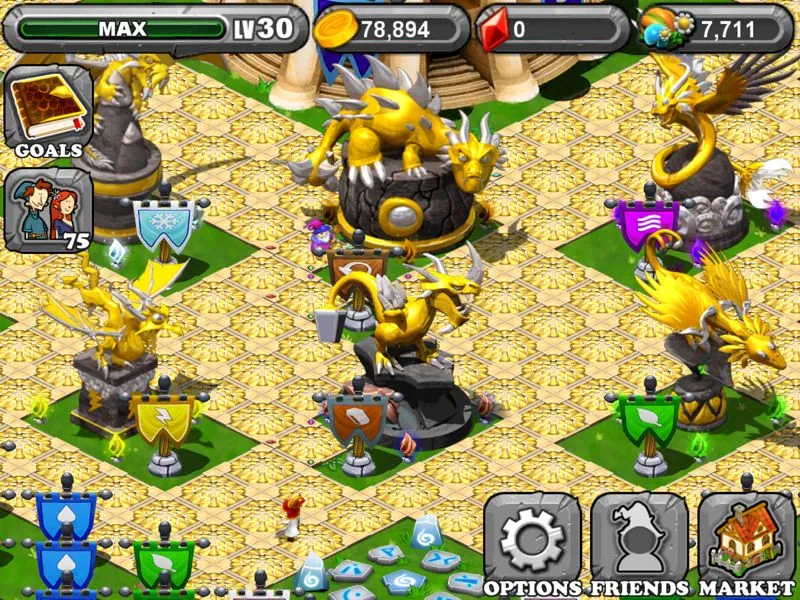800x600 pixels.
Task: Open the visitors icon showing 75
Action: (48, 210)
